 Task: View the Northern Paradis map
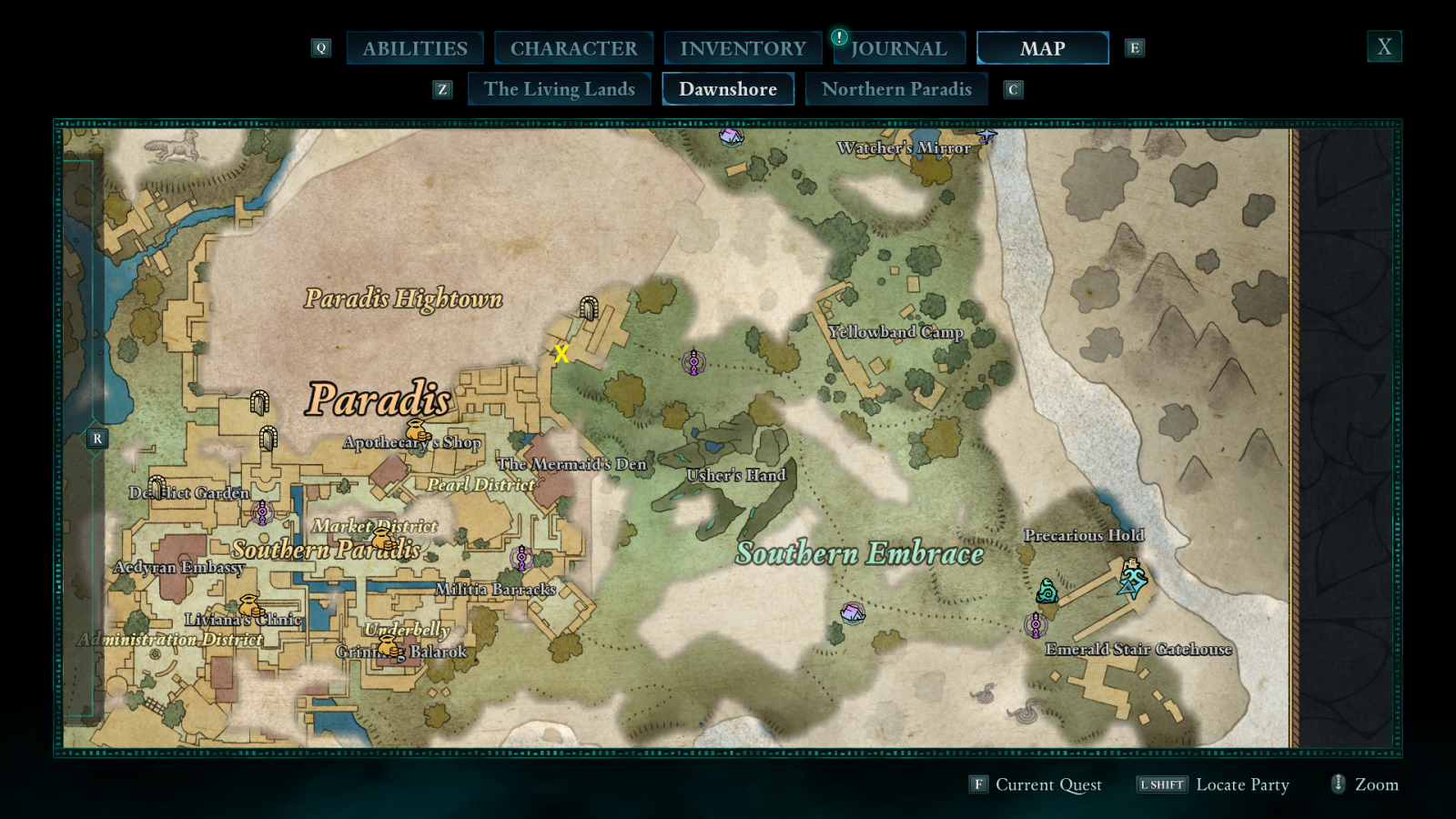point(896,89)
